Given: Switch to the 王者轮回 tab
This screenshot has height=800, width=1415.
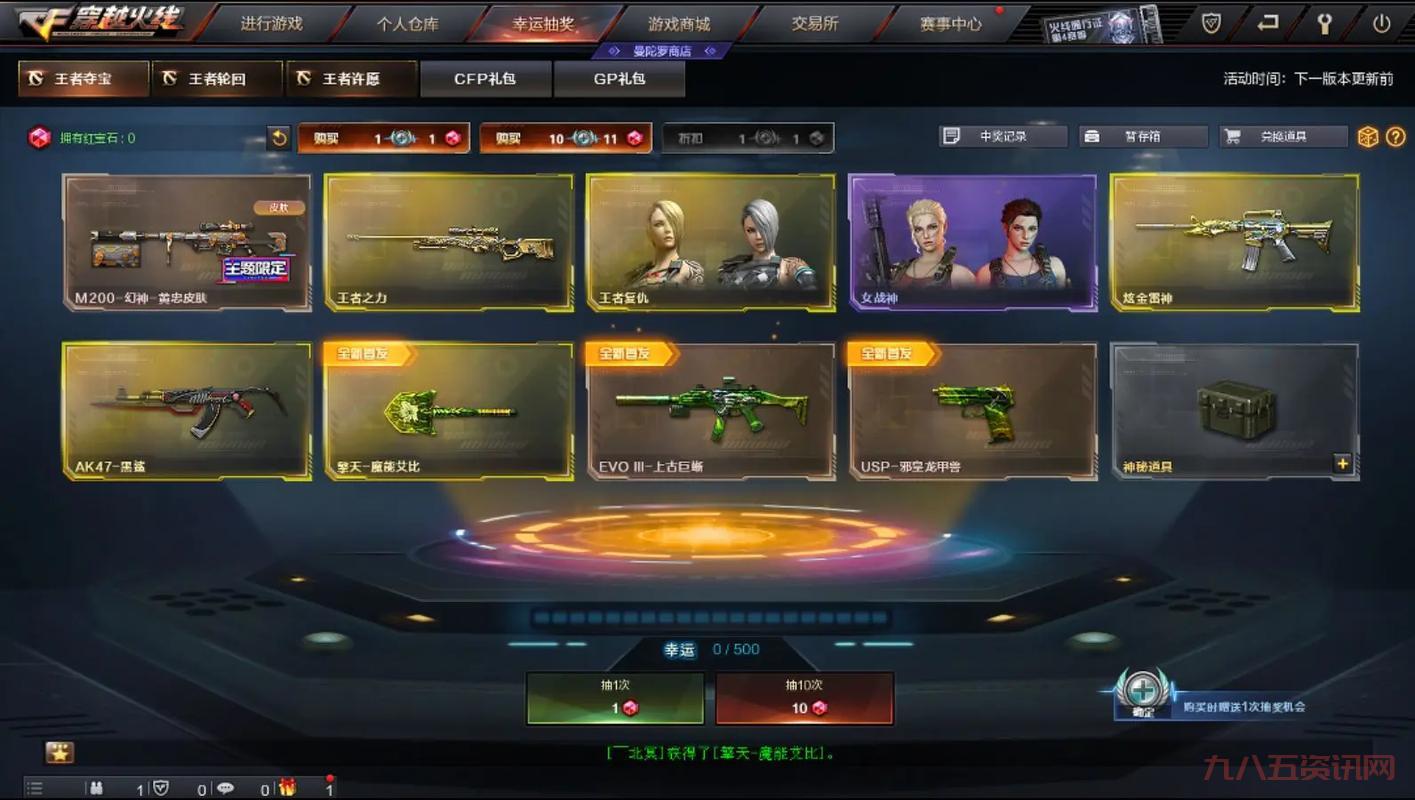Looking at the screenshot, I should [217, 78].
